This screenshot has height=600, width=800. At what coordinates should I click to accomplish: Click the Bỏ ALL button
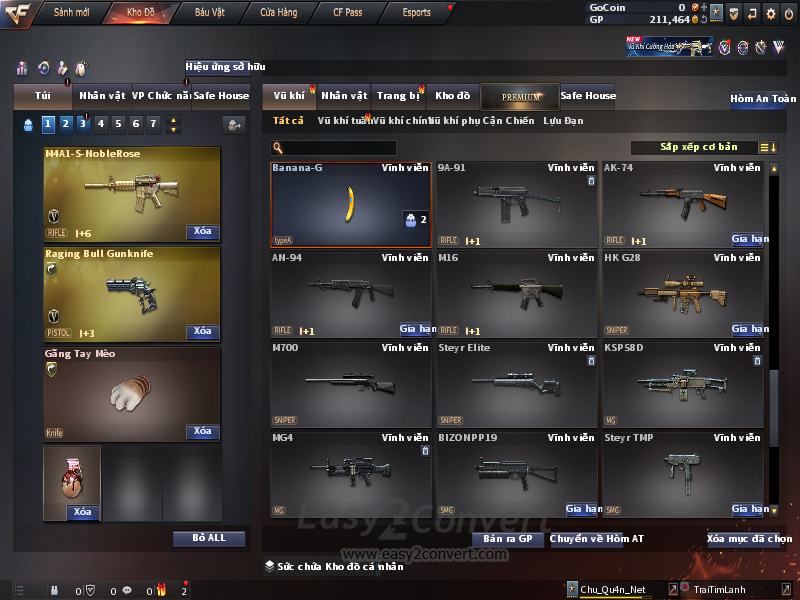[x=209, y=538]
